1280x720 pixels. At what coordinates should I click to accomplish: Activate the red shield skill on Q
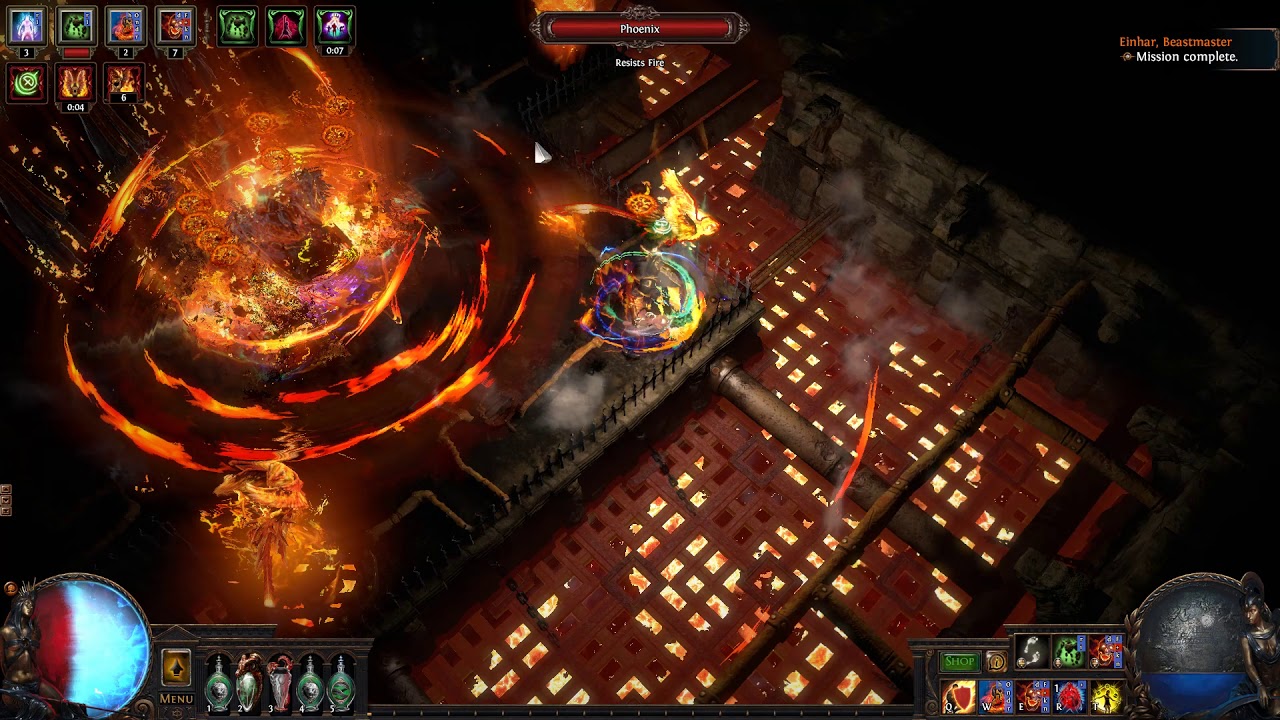958,696
